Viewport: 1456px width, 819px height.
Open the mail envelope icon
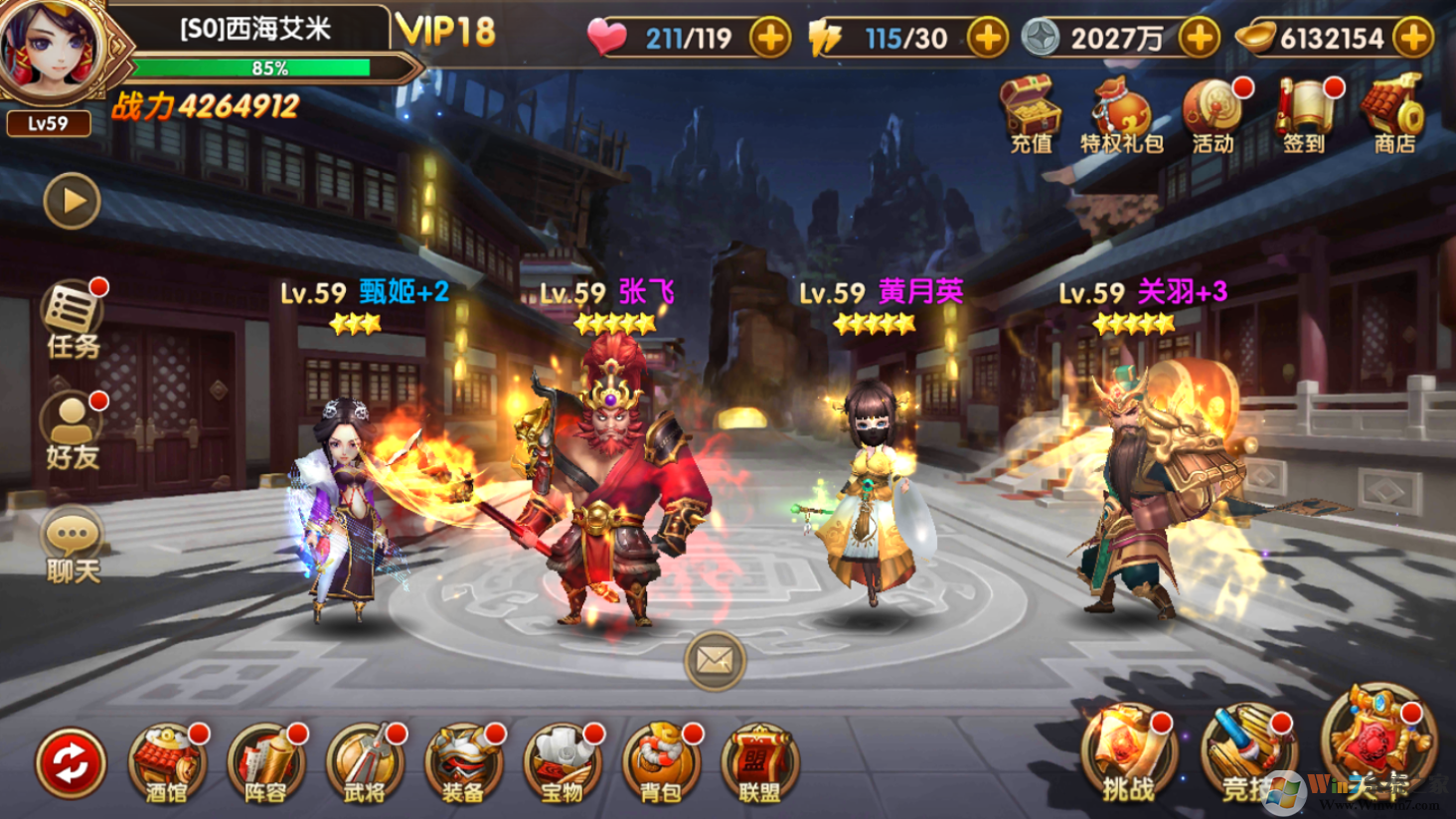715,660
